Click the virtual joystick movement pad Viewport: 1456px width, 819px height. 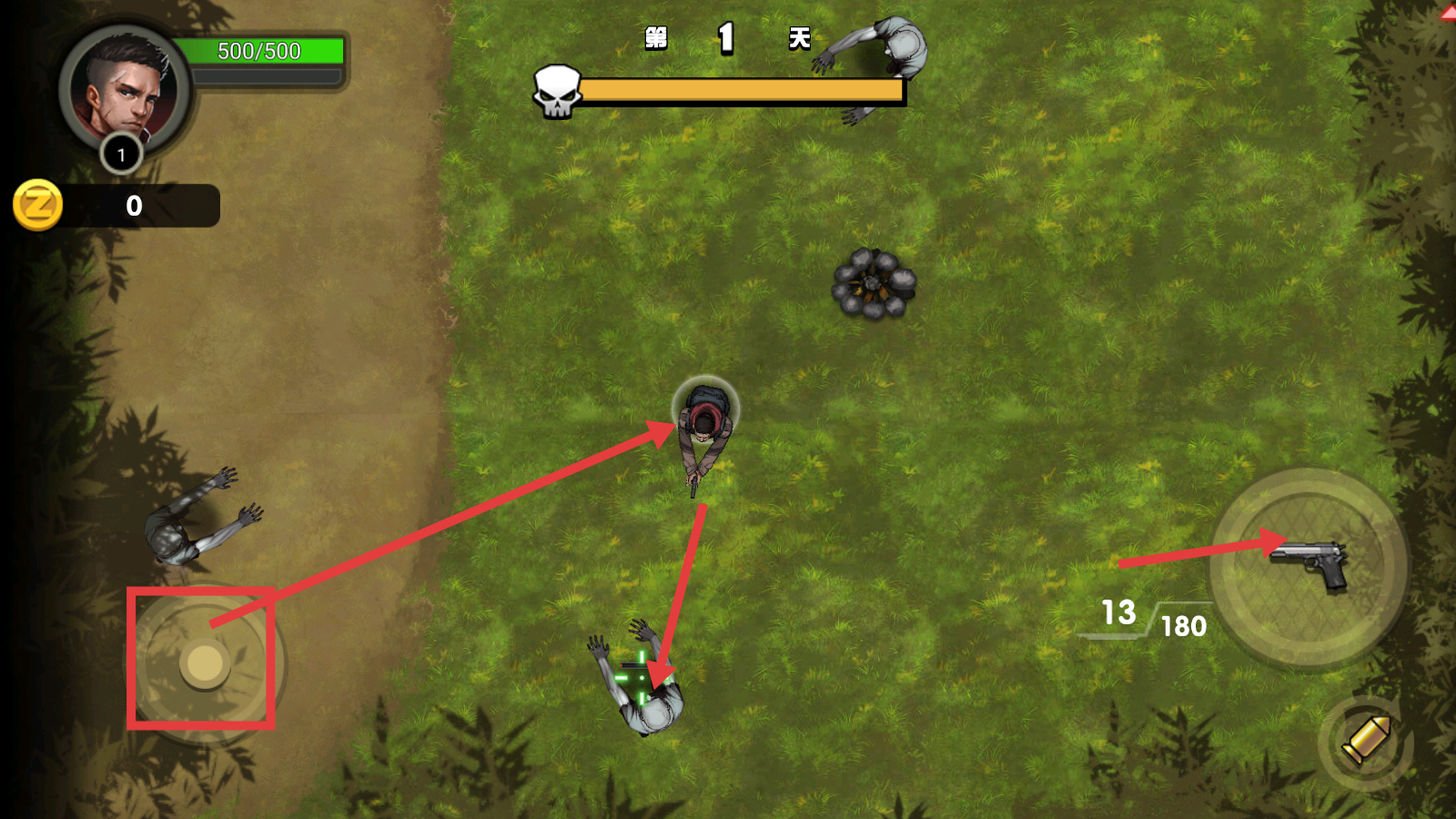click(x=205, y=663)
